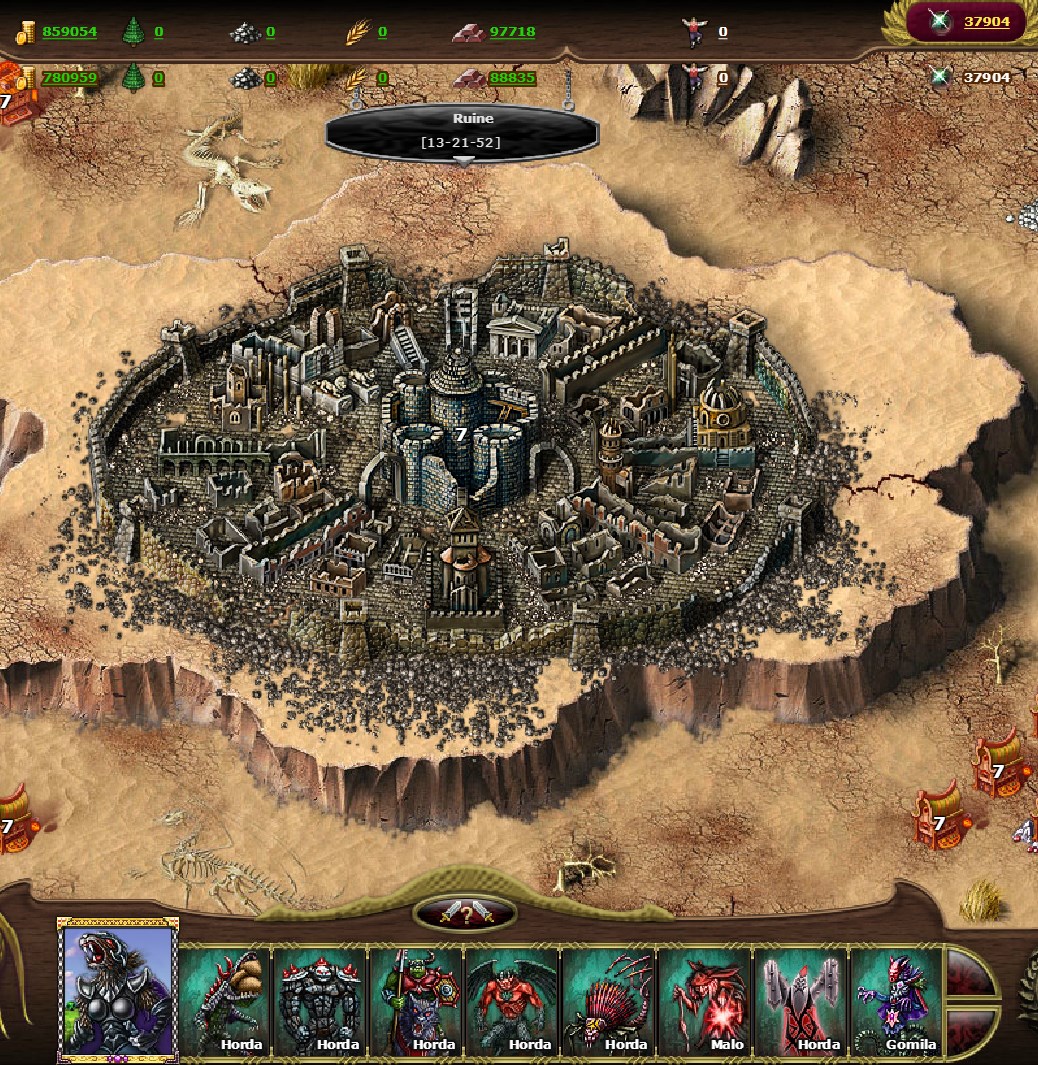Choose the purple sorcerer Gomila unit
Image resolution: width=1038 pixels, height=1065 pixels.
(x=896, y=1001)
